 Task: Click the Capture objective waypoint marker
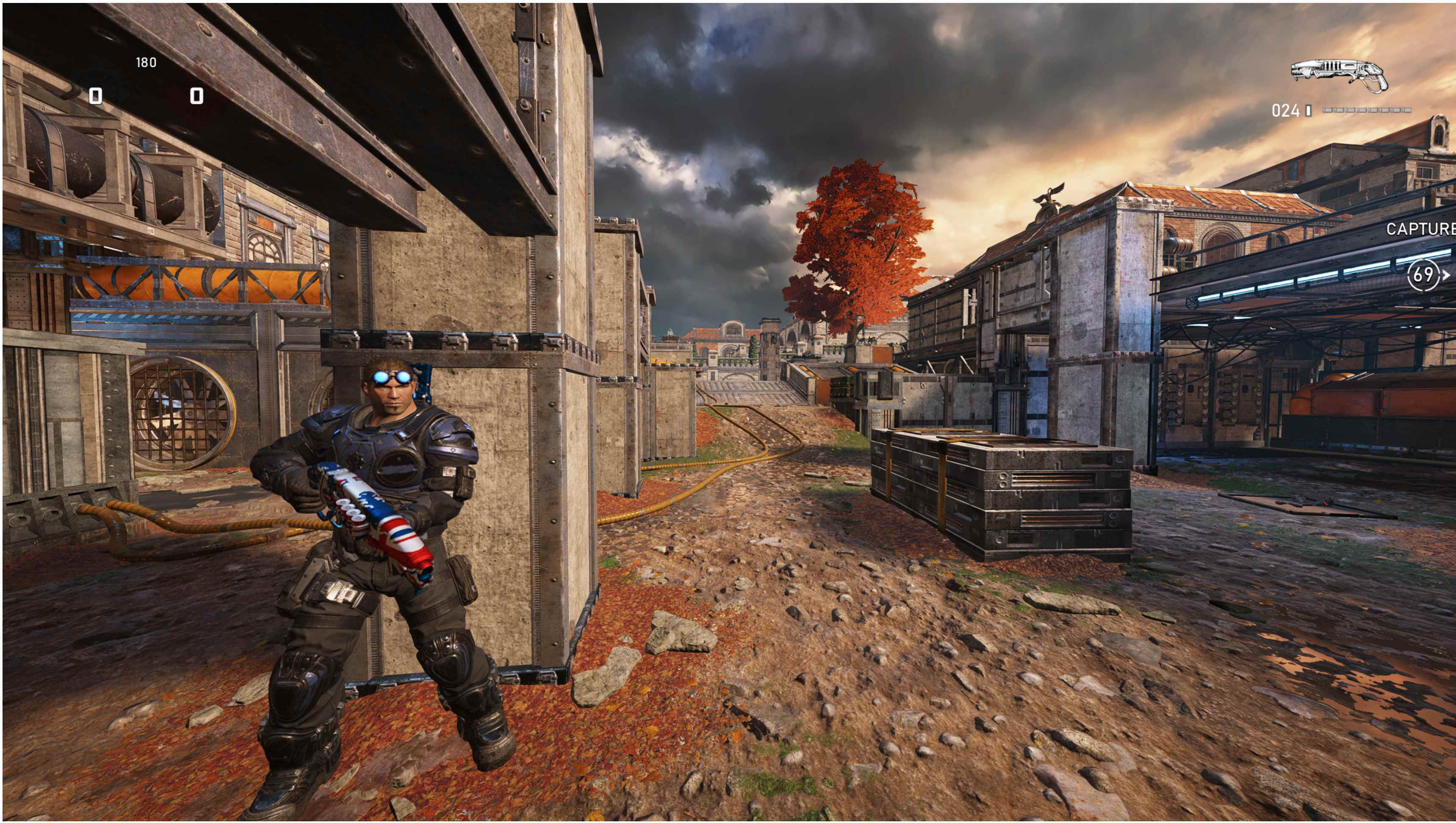[1424, 275]
